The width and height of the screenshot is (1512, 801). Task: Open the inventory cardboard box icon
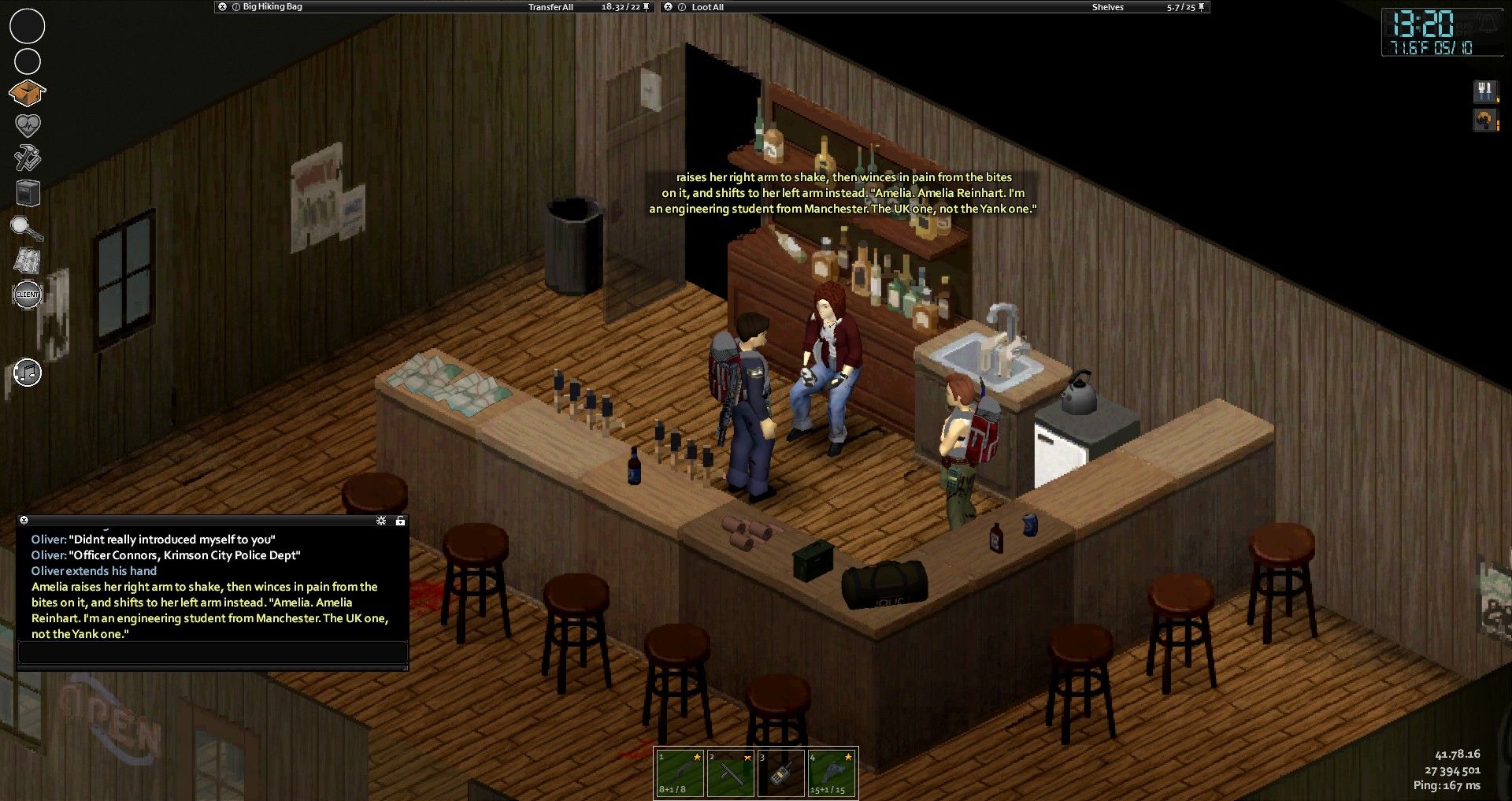coord(27,94)
